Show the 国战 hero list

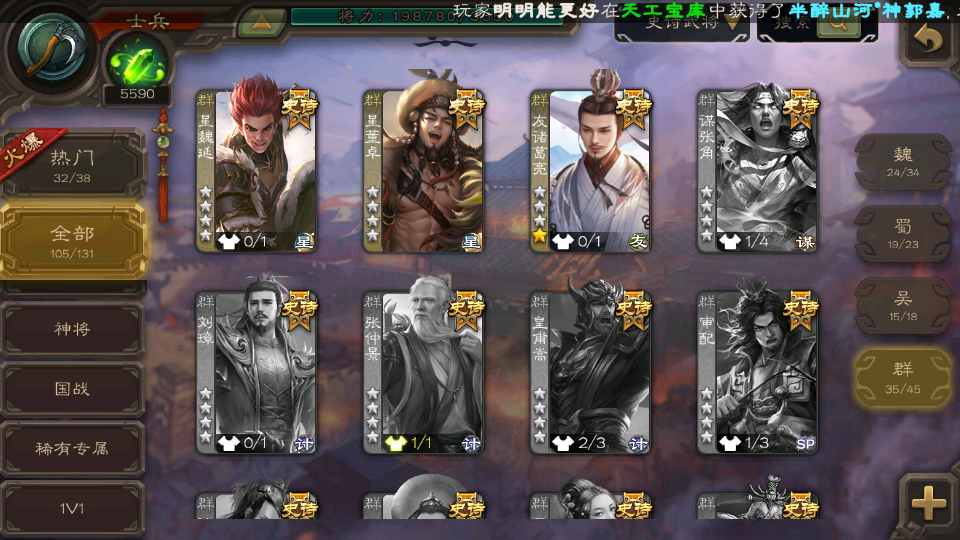[x=73, y=388]
